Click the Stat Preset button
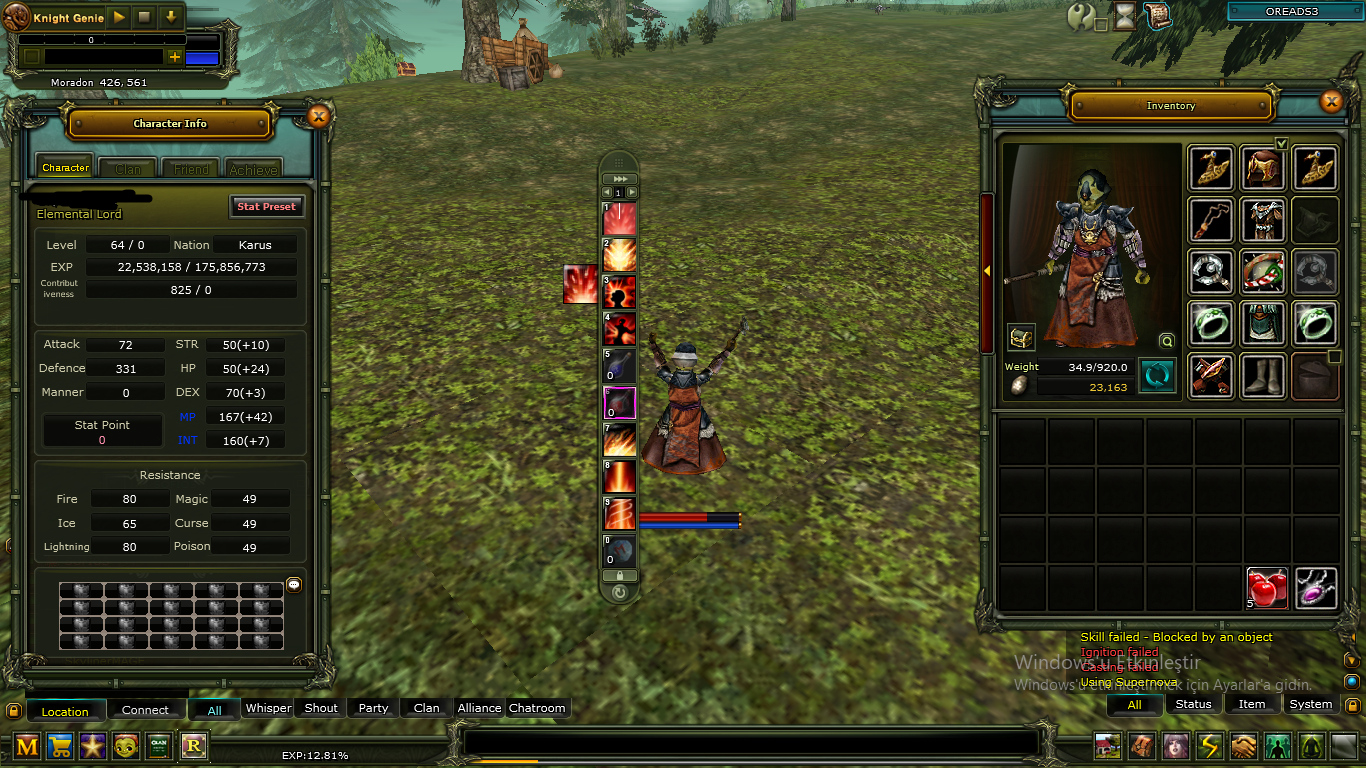This screenshot has width=1366, height=768. pos(265,206)
